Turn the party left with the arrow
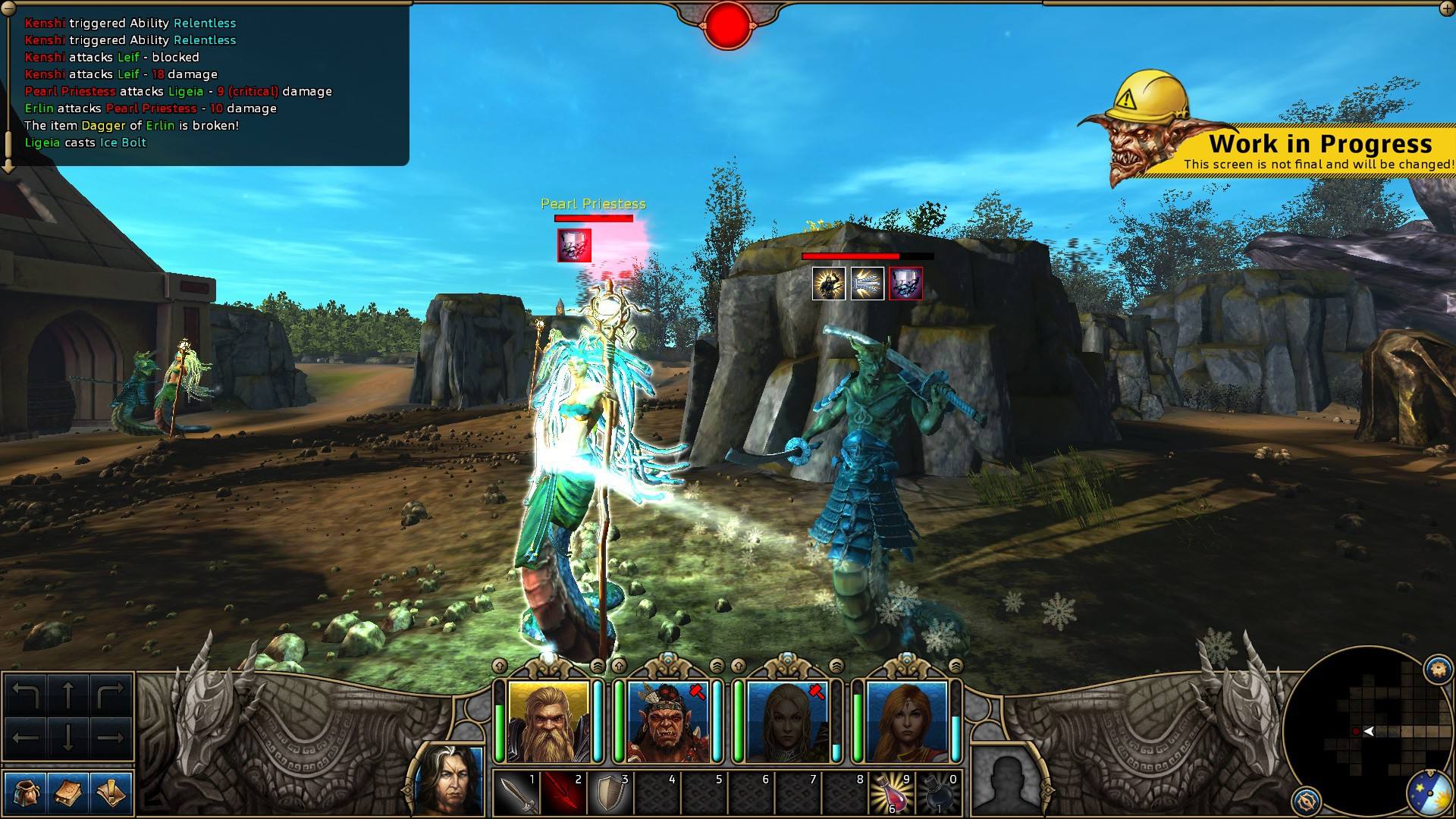This screenshot has height=819, width=1456. [27, 695]
